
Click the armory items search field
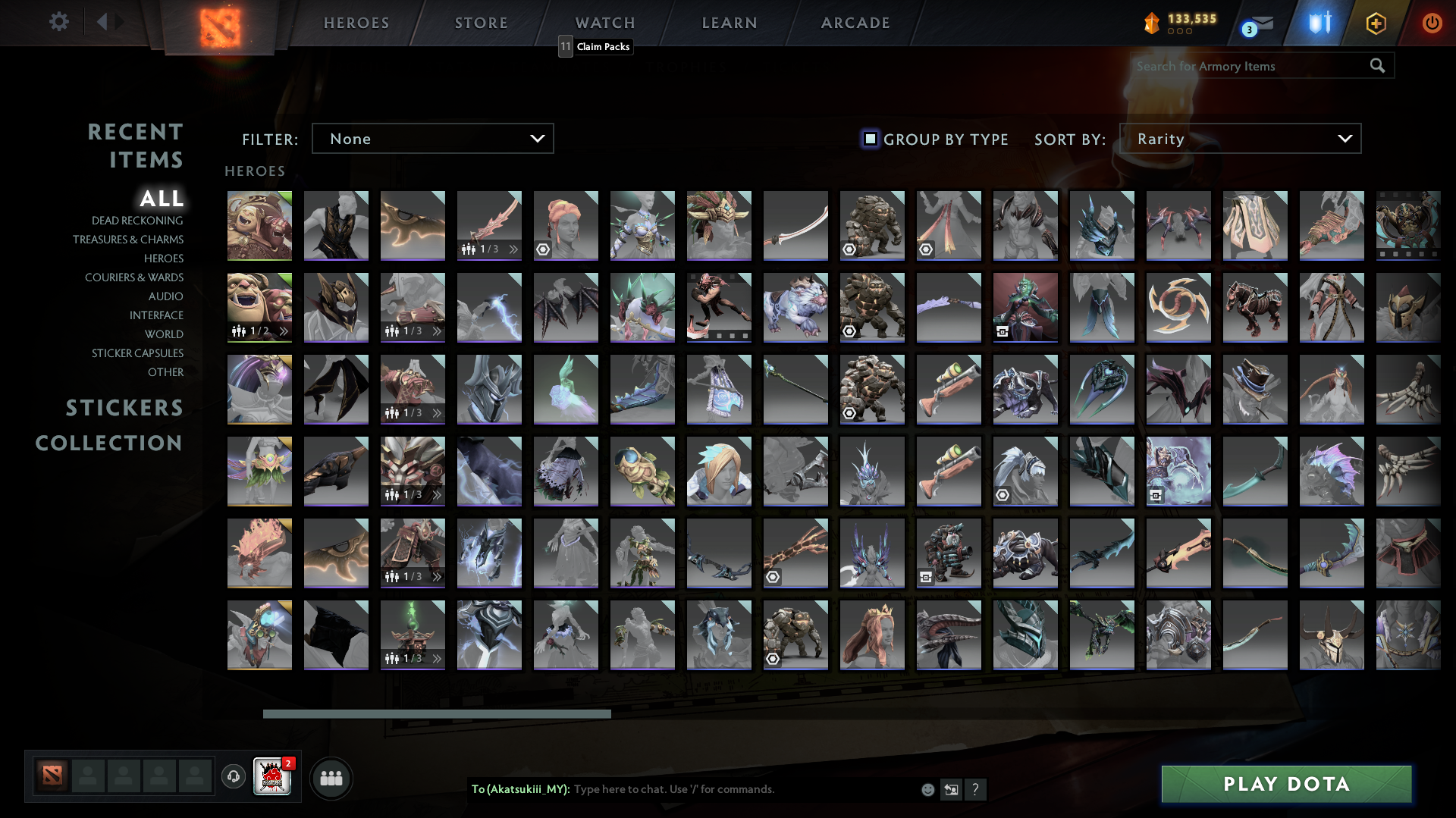coord(1244,66)
